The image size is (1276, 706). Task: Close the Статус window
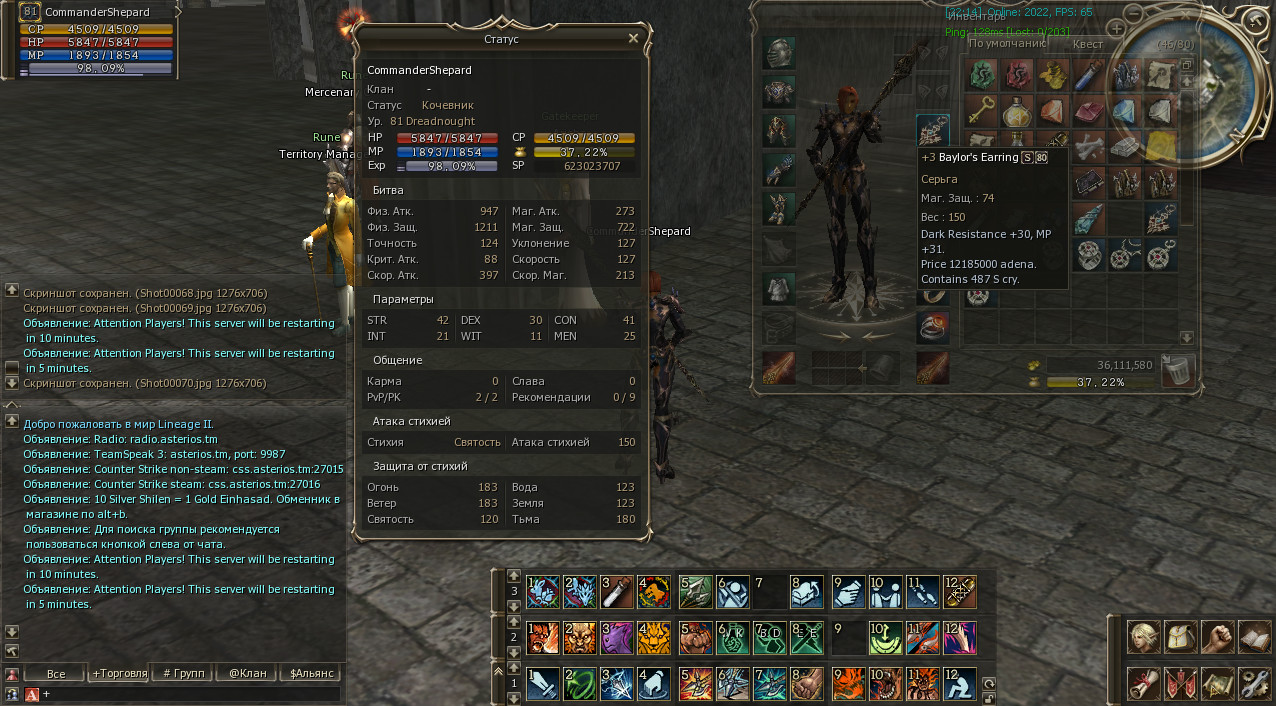pos(633,38)
